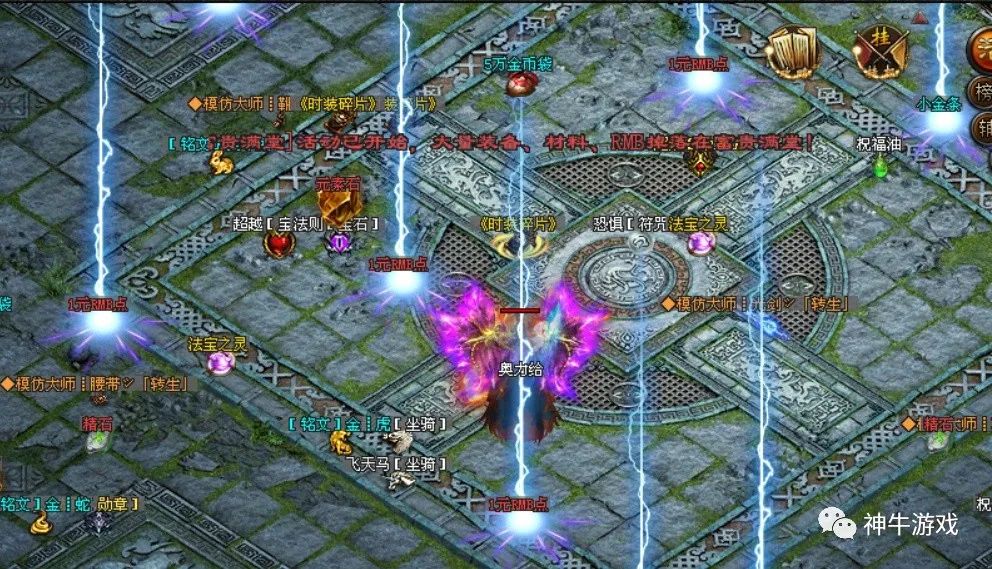Viewport: 992px width, 569px height.
Task: Open the golden book icon menu
Action: tap(793, 50)
